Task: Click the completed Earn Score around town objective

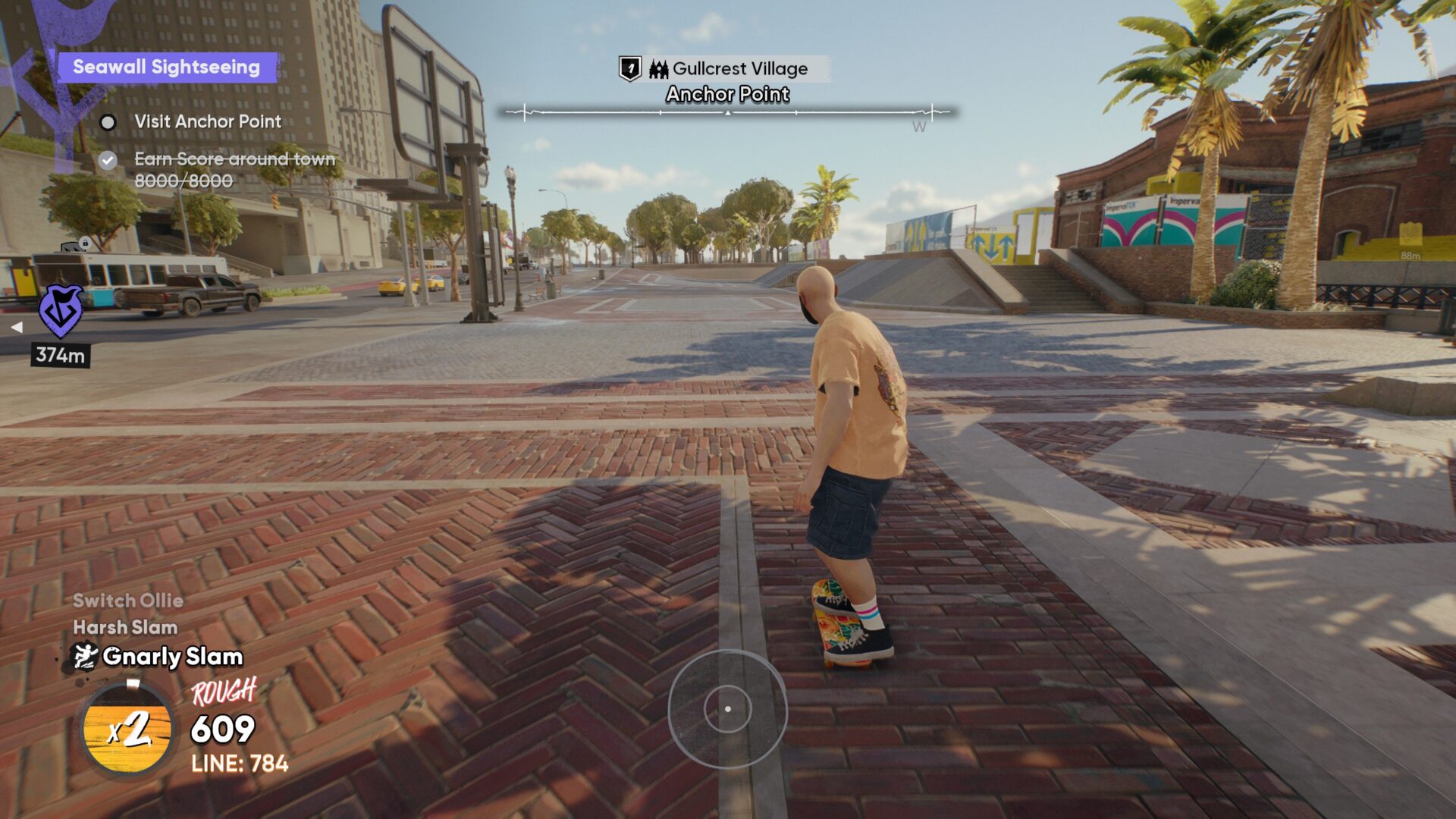Action: pos(234,159)
